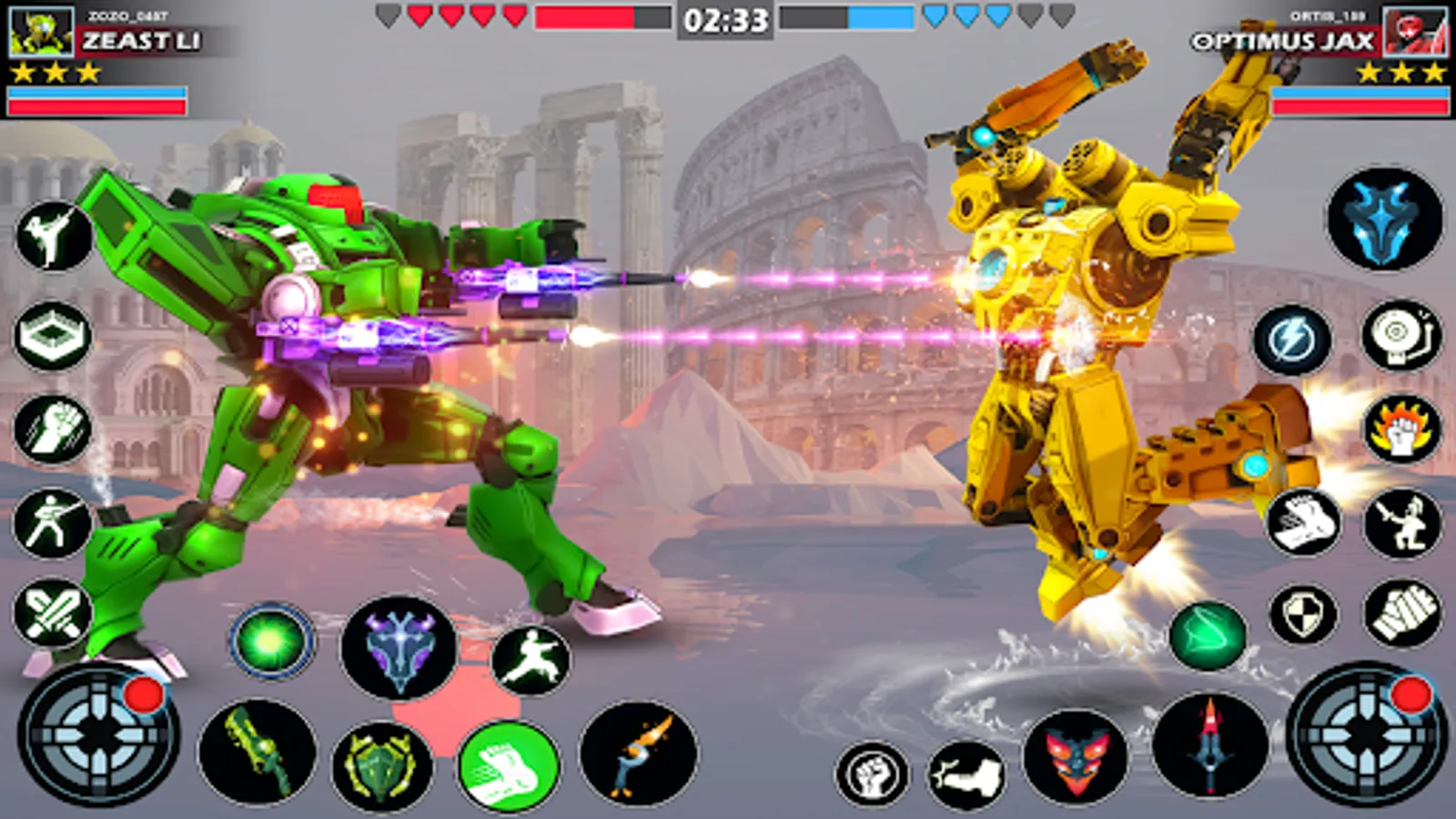Viewport: 1456px width, 819px height.
Task: Activate the speaker turntable icon
Action: pyautogui.click(x=1402, y=337)
